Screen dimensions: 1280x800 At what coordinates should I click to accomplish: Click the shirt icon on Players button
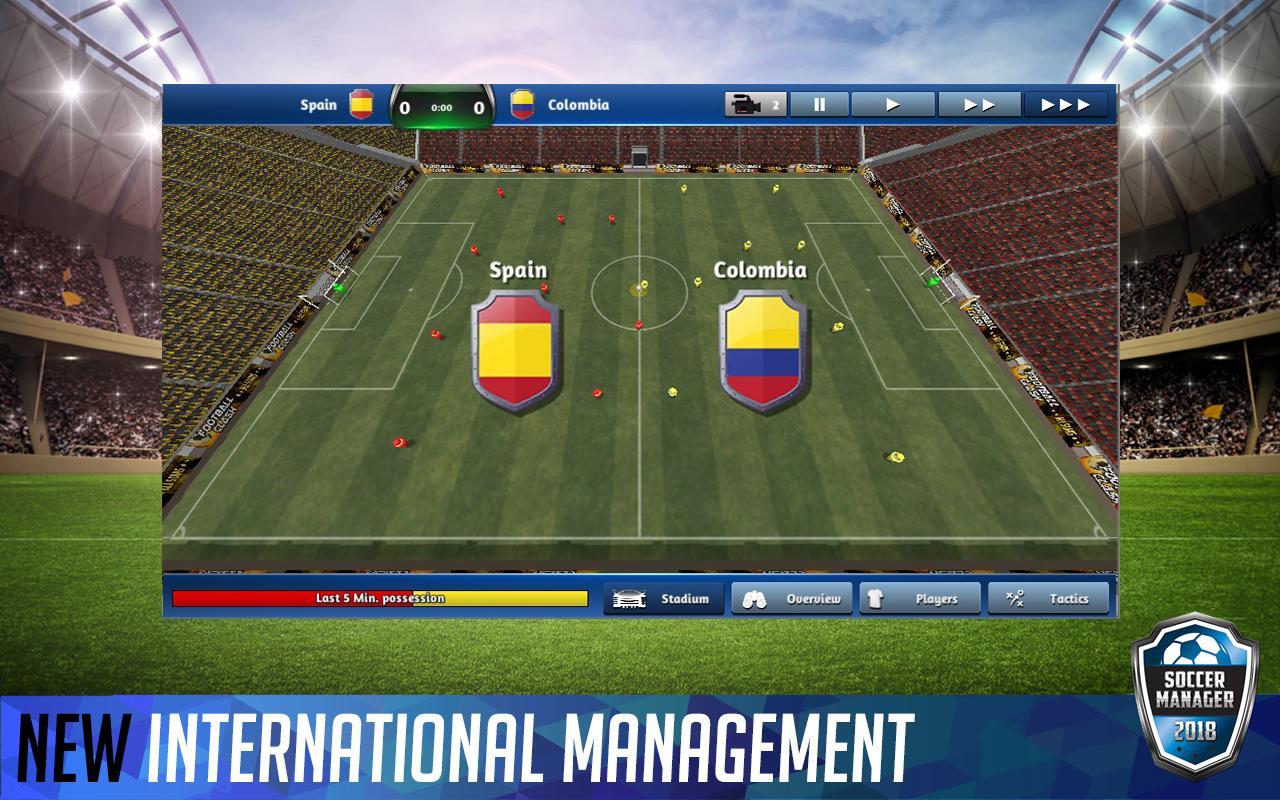[877, 598]
